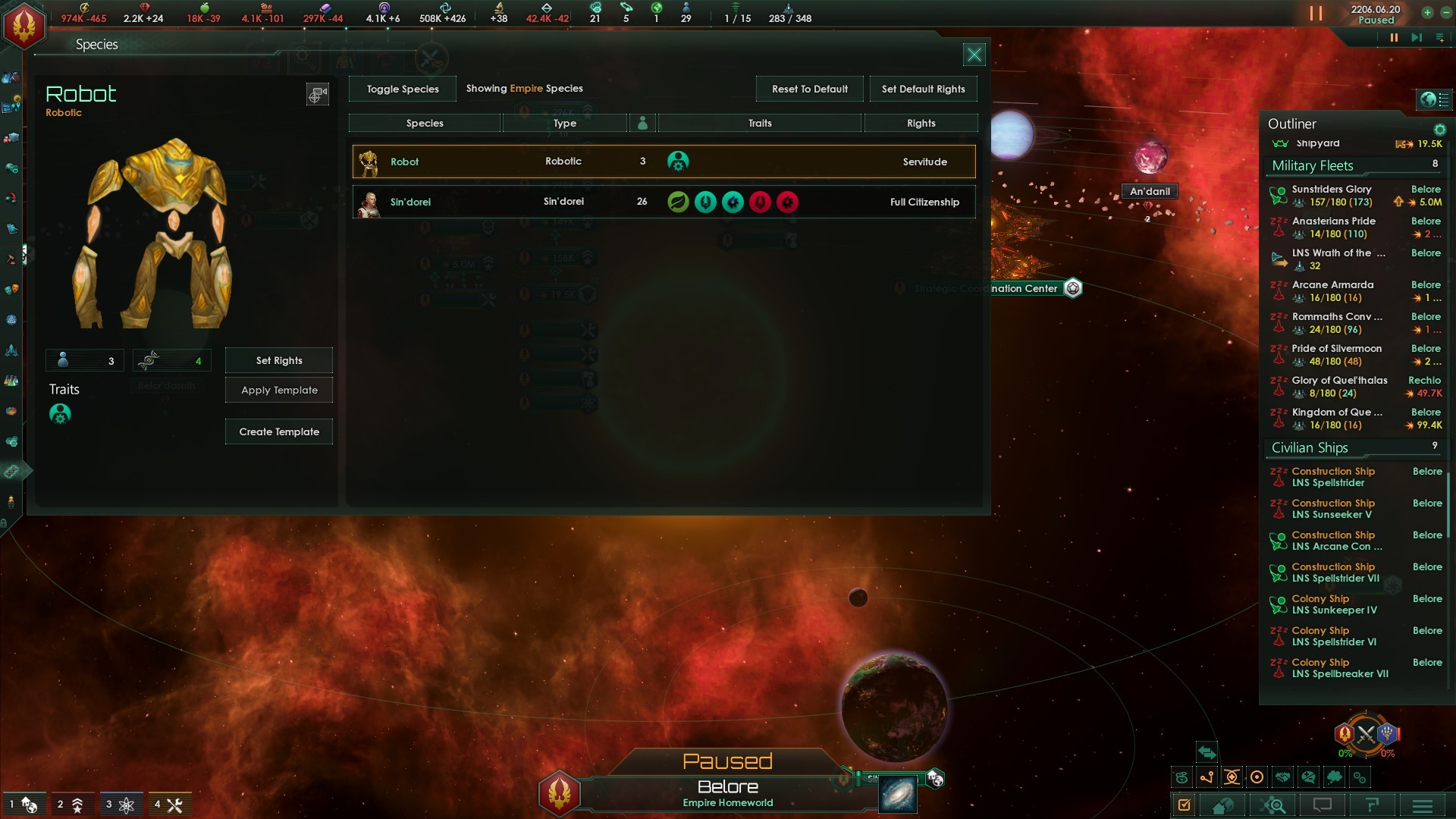Click the Toggle Species button
The height and width of the screenshot is (819, 1456).
click(x=403, y=89)
